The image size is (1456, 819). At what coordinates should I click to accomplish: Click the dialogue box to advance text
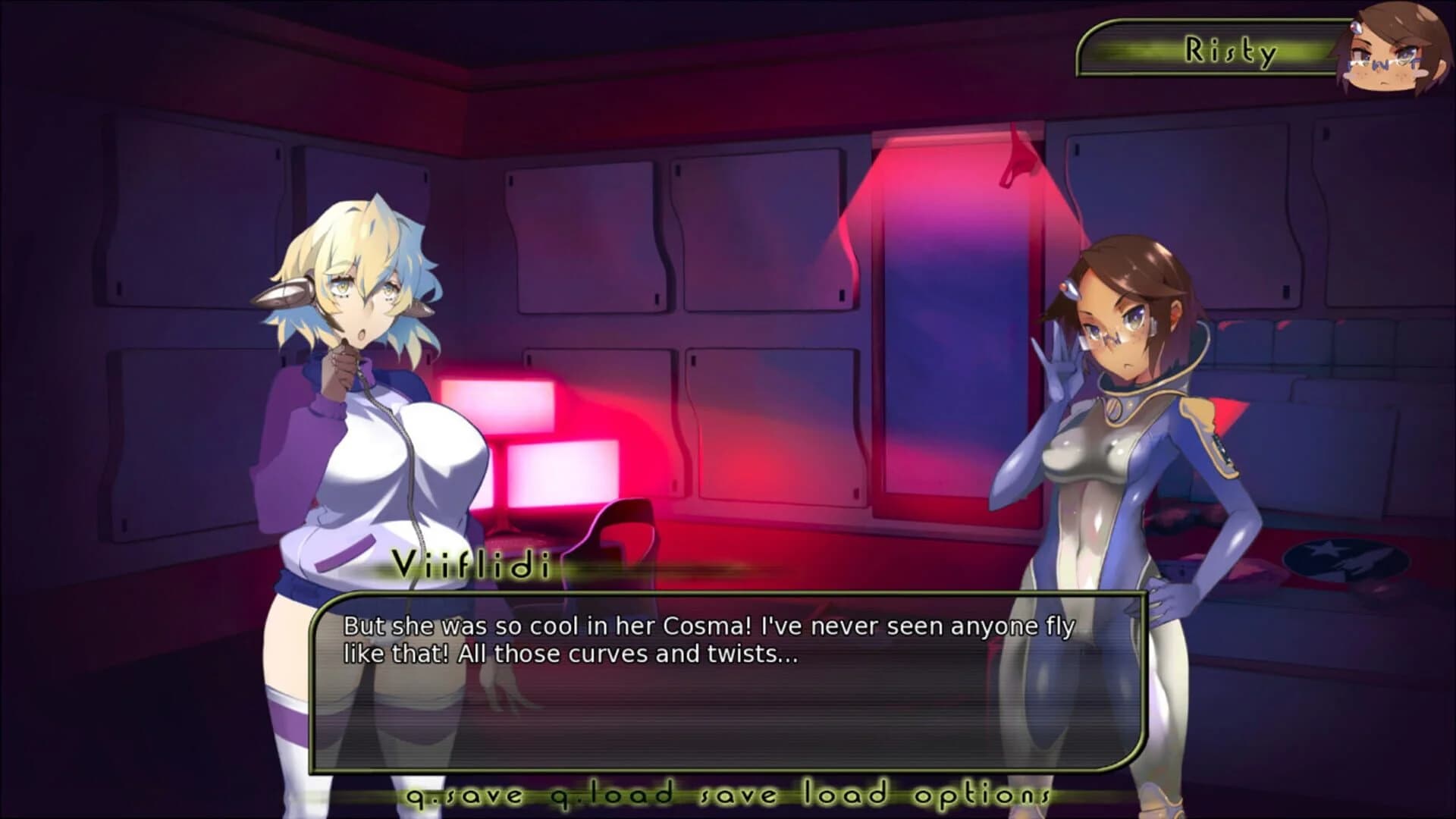coord(728,682)
